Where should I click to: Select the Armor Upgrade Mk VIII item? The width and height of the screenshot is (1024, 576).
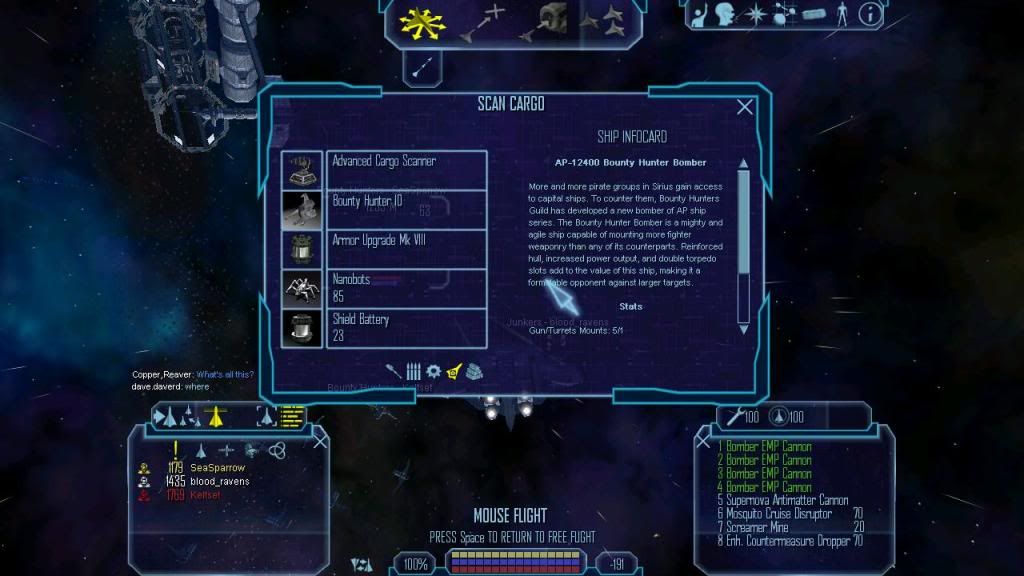click(x=406, y=249)
